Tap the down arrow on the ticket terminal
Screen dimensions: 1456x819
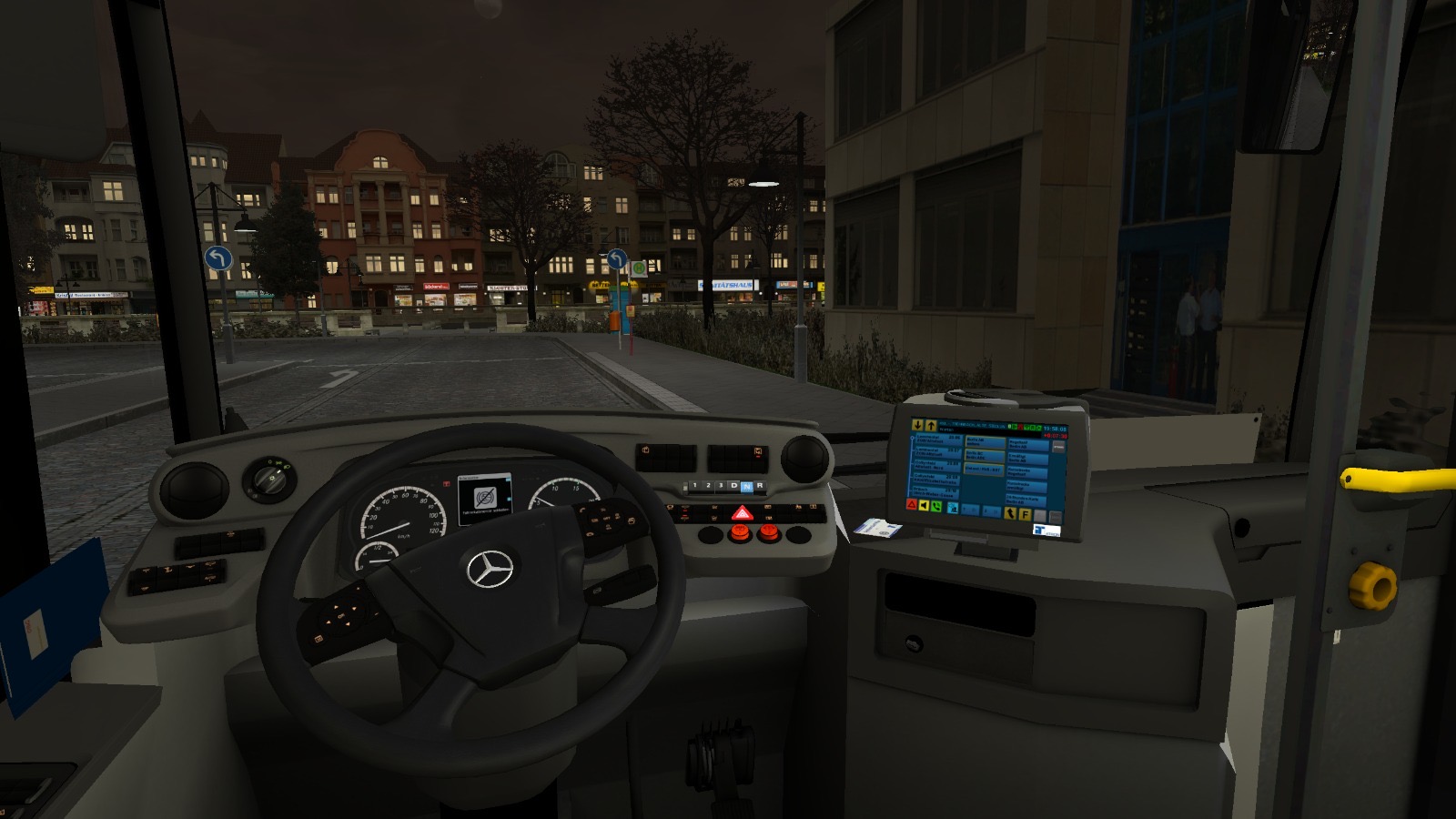tap(918, 425)
